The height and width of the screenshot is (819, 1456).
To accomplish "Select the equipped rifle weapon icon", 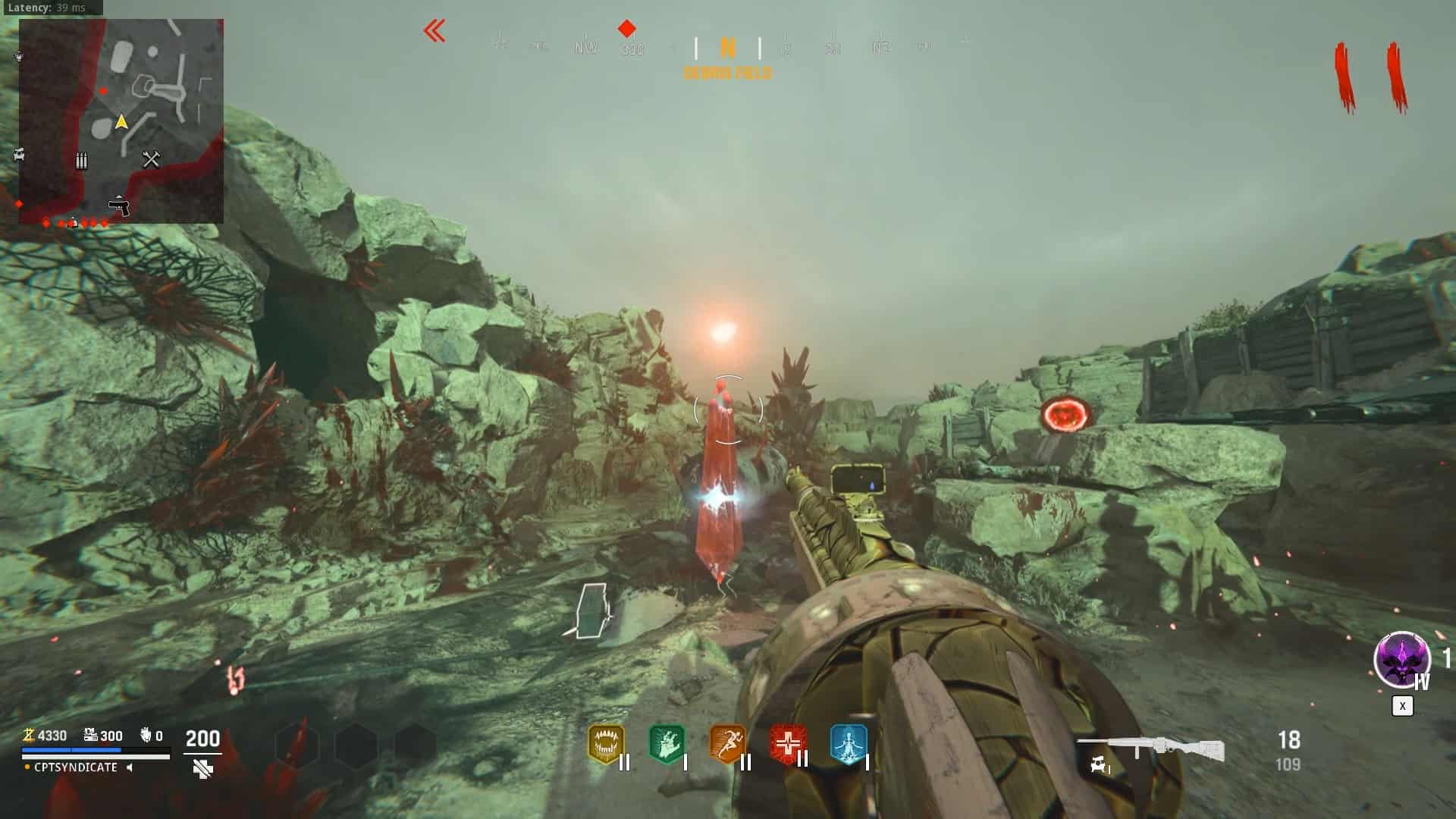I will (x=1150, y=748).
